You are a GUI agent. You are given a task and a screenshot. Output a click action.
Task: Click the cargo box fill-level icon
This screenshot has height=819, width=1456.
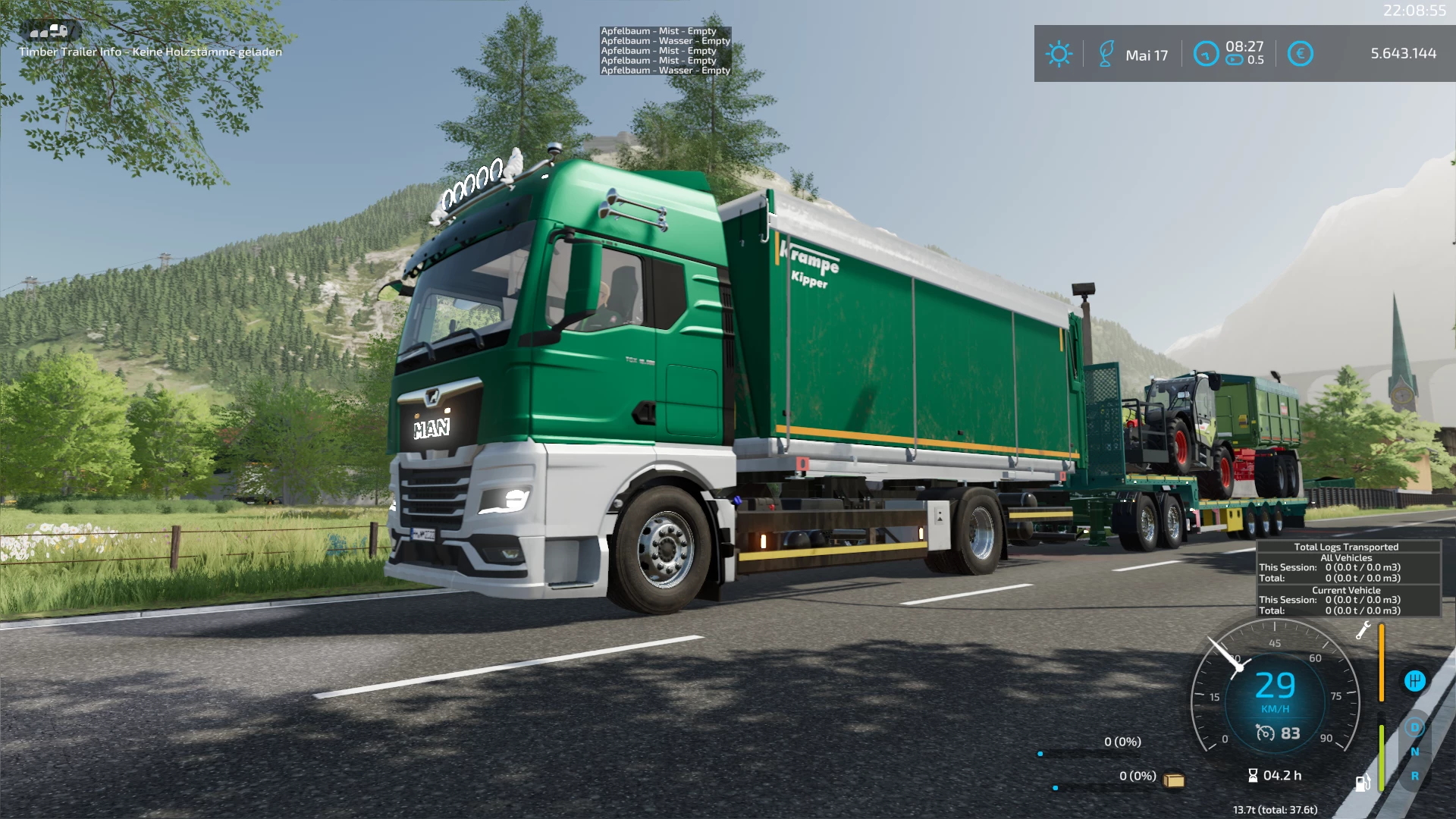[1174, 780]
